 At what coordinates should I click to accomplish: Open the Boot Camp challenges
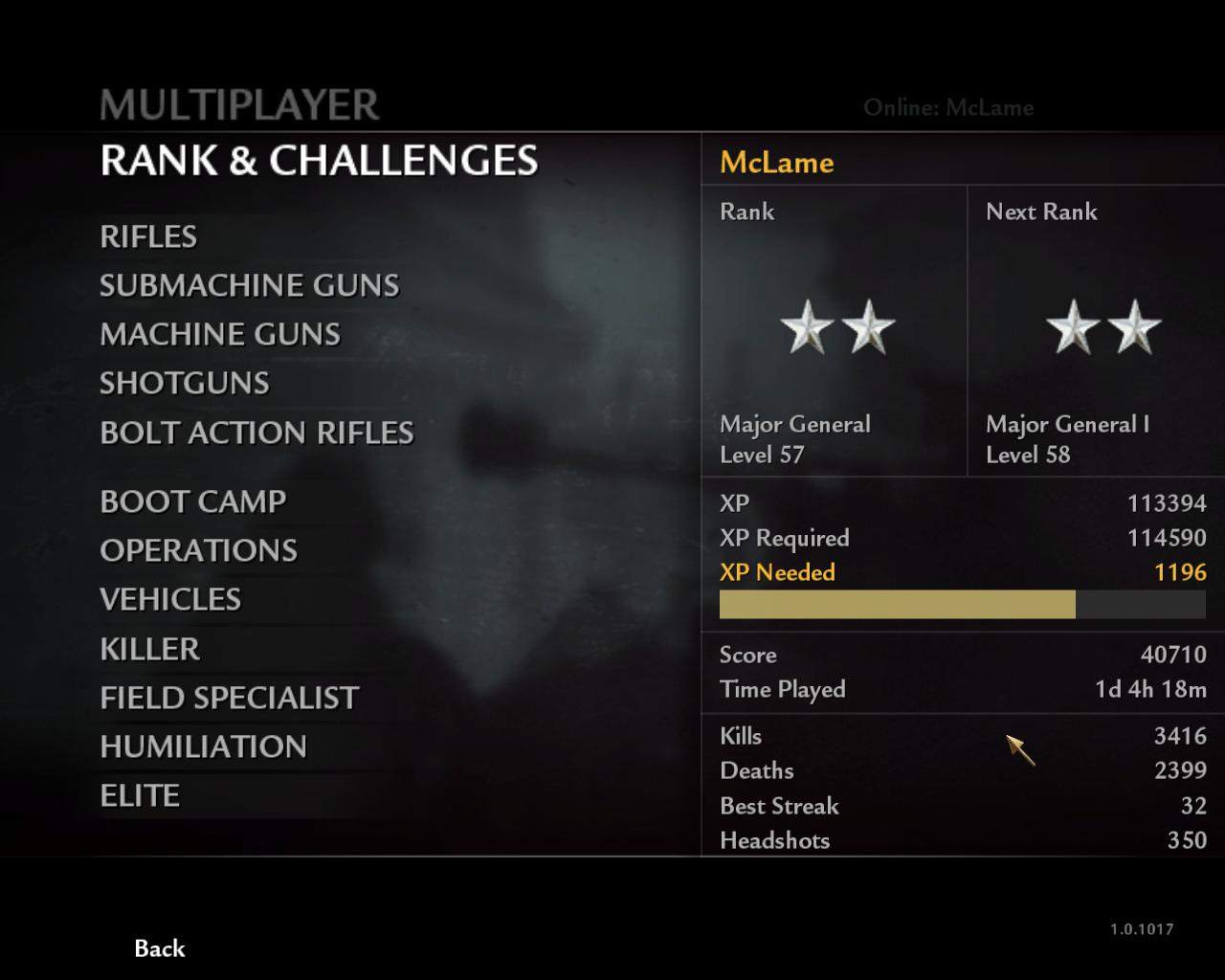coord(192,501)
